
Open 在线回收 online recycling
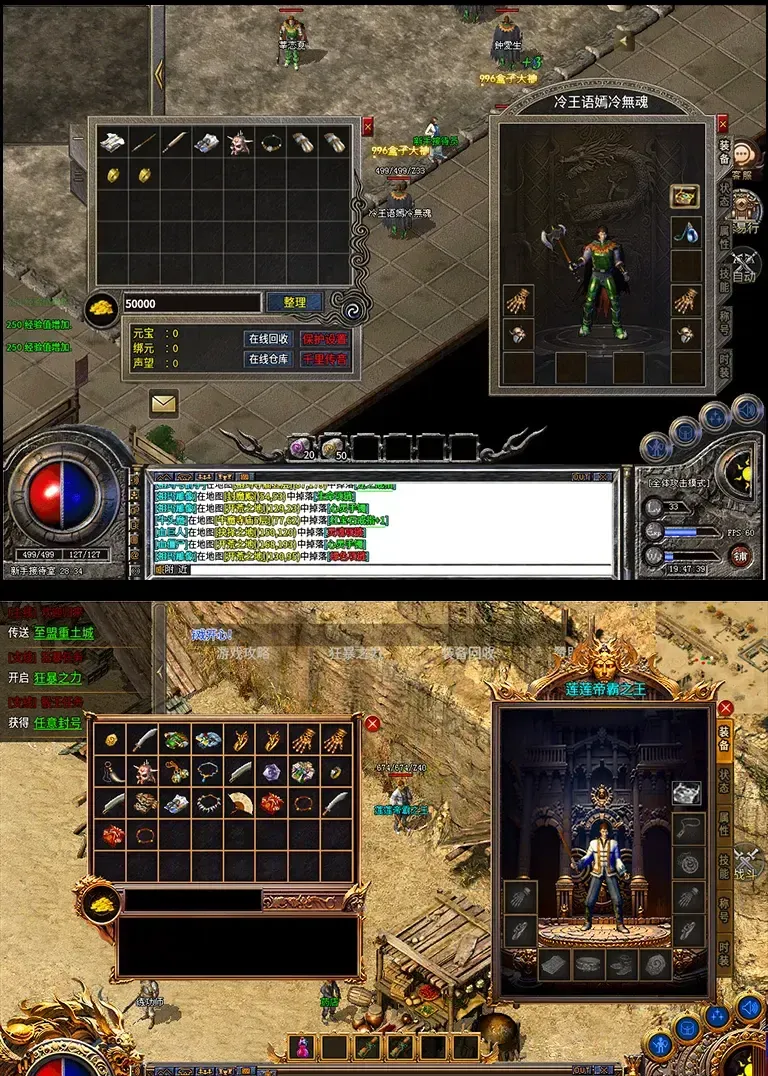tap(269, 339)
